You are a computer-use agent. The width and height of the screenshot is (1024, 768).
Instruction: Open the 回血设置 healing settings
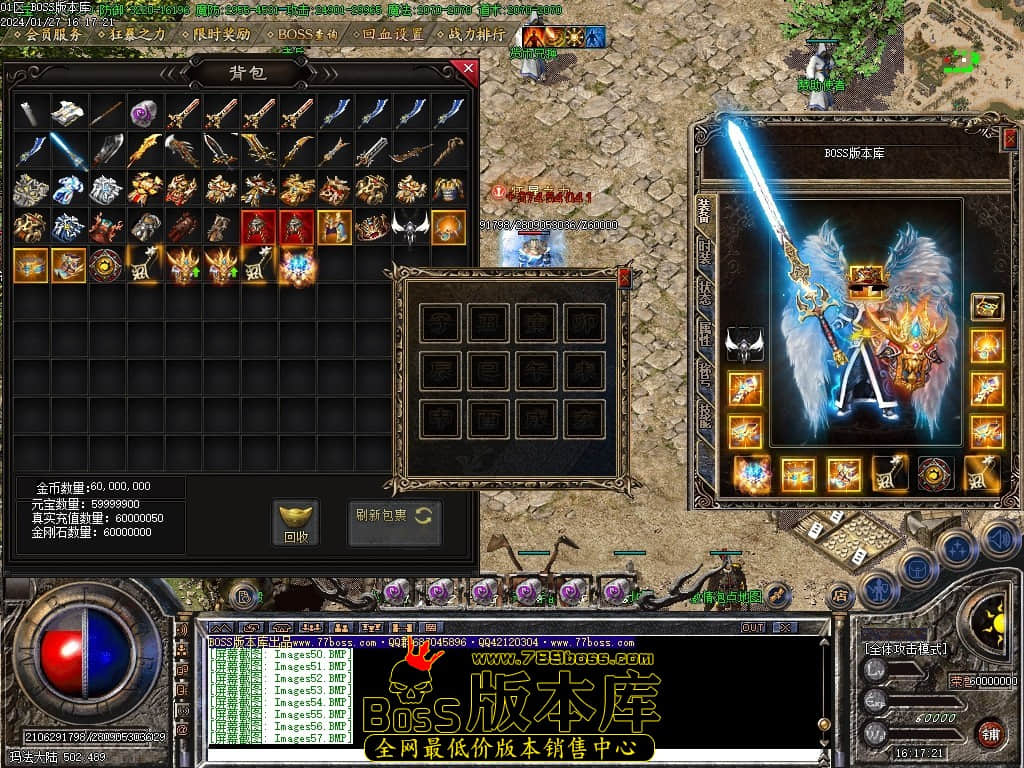[392, 34]
